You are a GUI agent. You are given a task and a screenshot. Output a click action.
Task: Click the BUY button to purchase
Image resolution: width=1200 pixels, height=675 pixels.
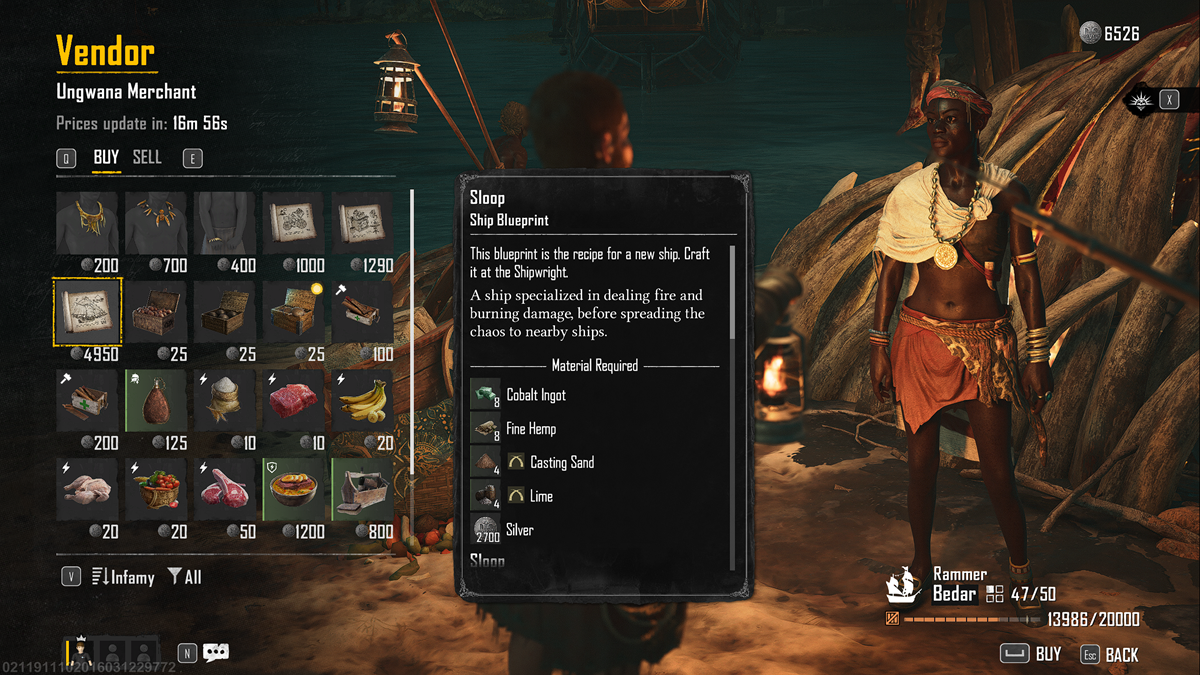(x=1033, y=654)
